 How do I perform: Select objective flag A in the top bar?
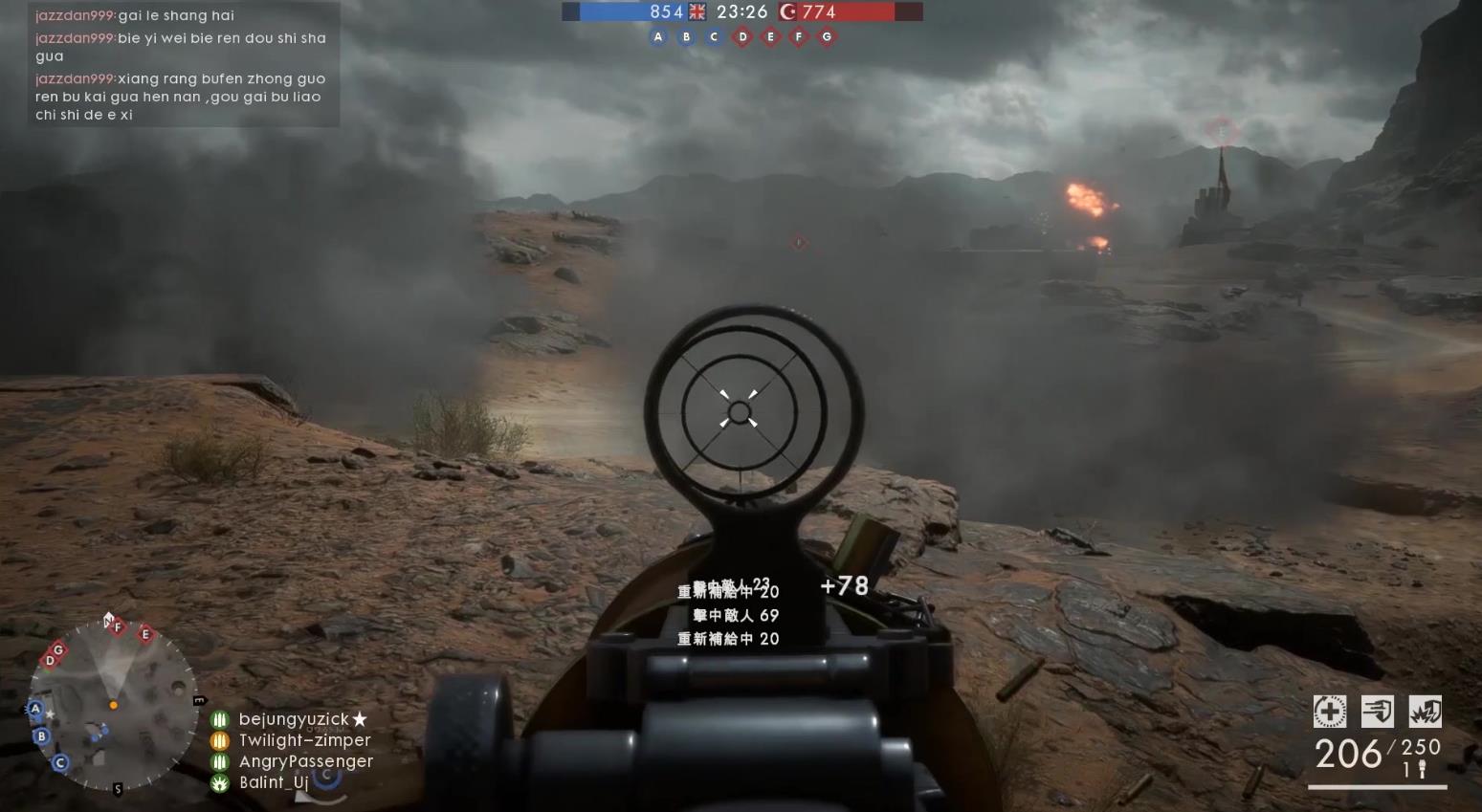pyautogui.click(x=657, y=37)
